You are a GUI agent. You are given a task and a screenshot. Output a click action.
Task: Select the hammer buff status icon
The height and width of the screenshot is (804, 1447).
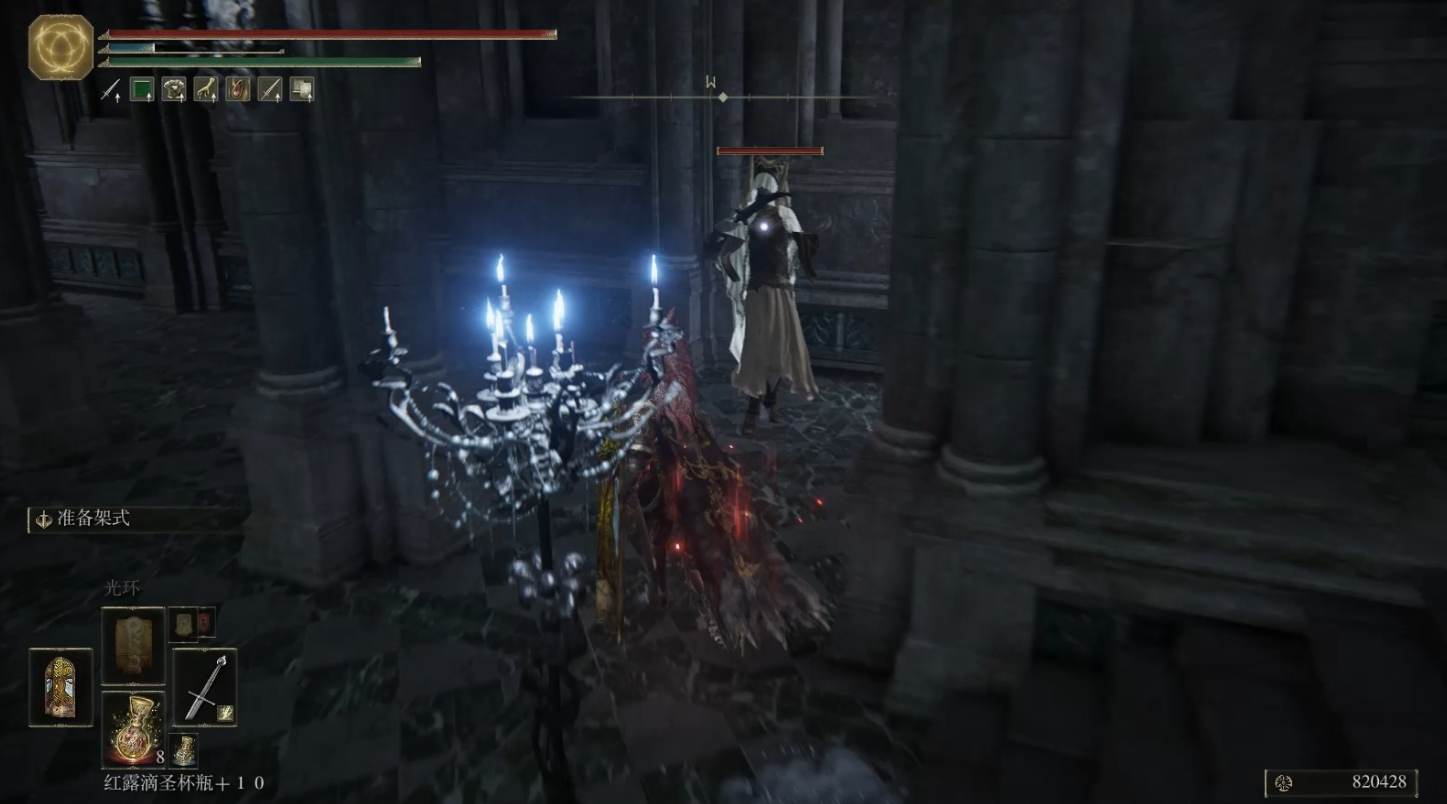click(301, 90)
